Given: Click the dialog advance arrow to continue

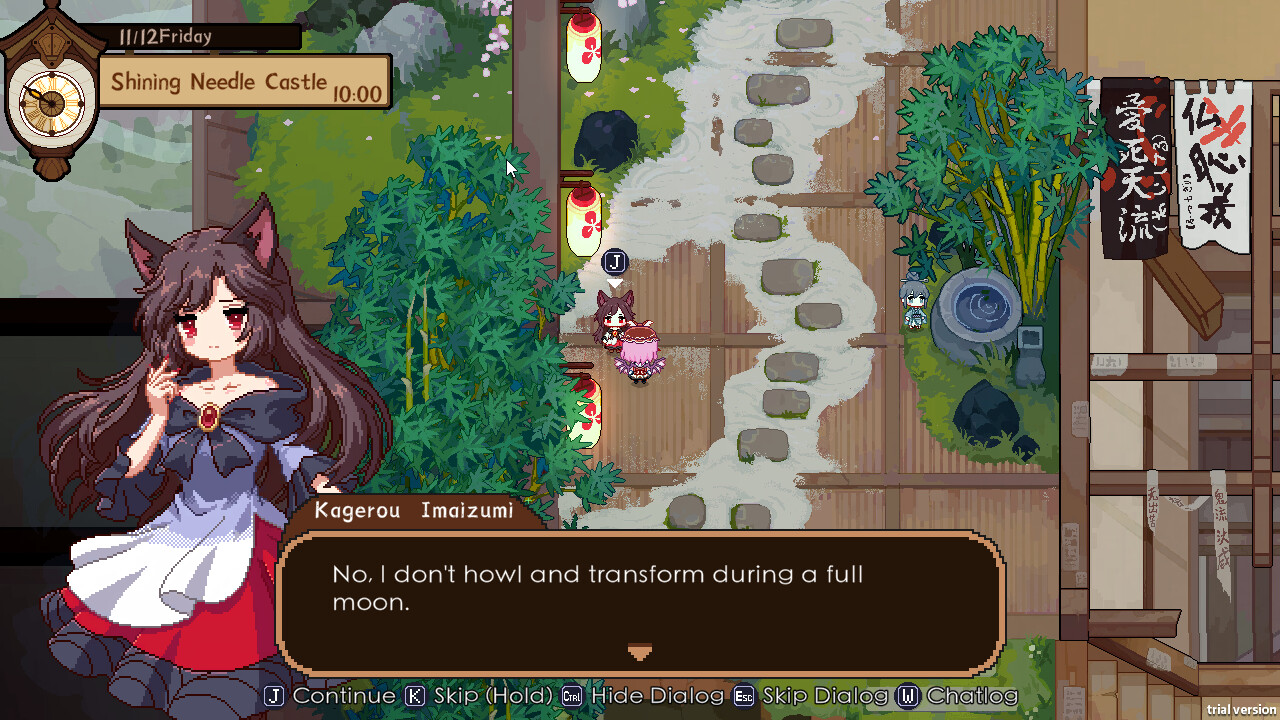Looking at the screenshot, I should [639, 652].
